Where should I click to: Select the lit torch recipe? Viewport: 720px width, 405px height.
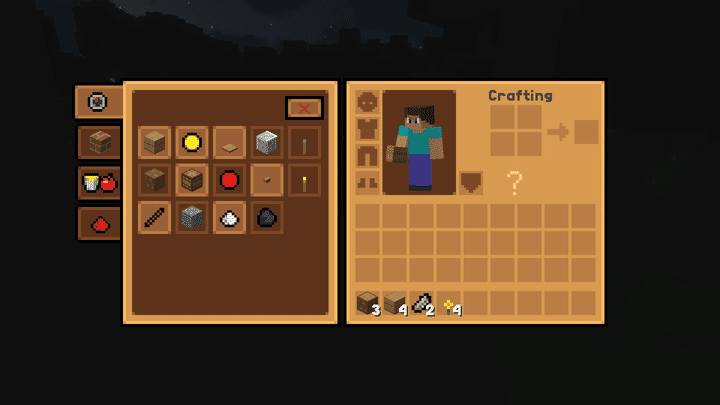(304, 180)
